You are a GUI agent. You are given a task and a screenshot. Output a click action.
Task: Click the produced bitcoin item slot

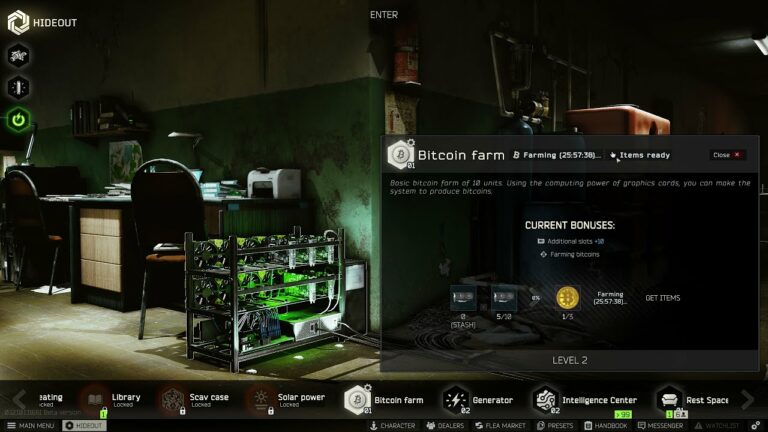pyautogui.click(x=568, y=298)
